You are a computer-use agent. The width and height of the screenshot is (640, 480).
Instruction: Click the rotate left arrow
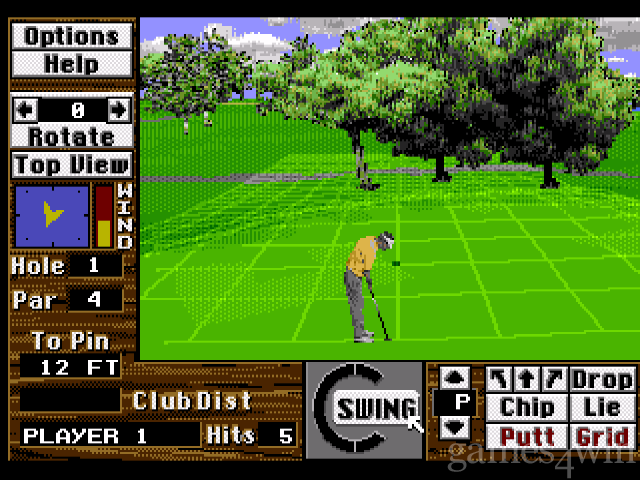point(24,109)
